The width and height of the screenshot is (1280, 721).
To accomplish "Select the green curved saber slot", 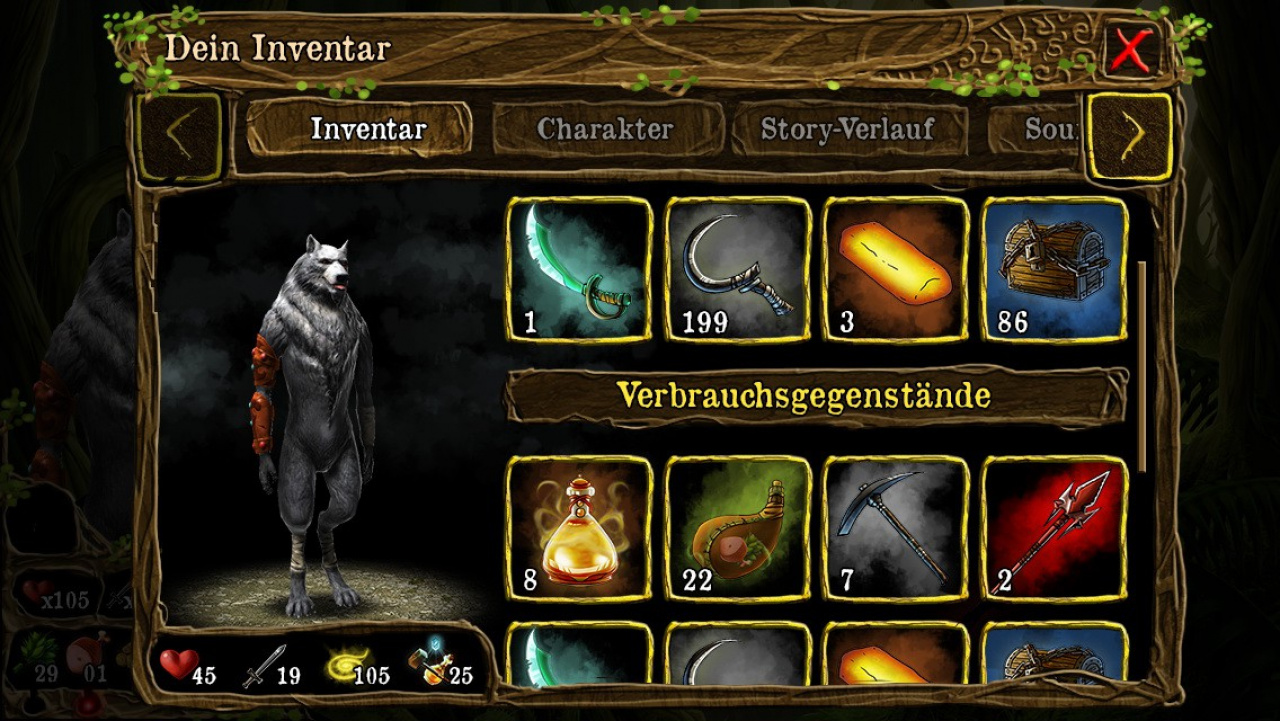I will 580,269.
